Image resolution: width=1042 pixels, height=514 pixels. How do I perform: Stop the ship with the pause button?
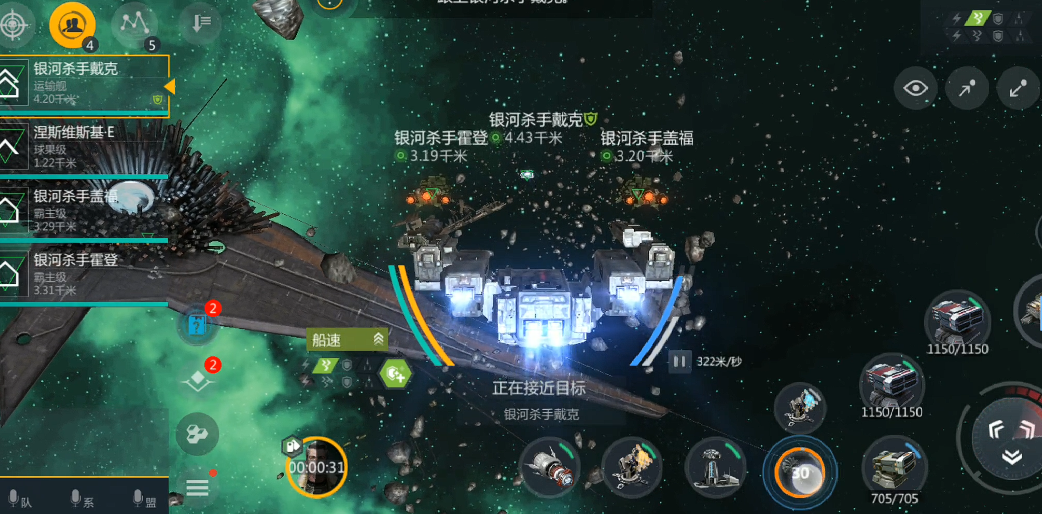680,361
